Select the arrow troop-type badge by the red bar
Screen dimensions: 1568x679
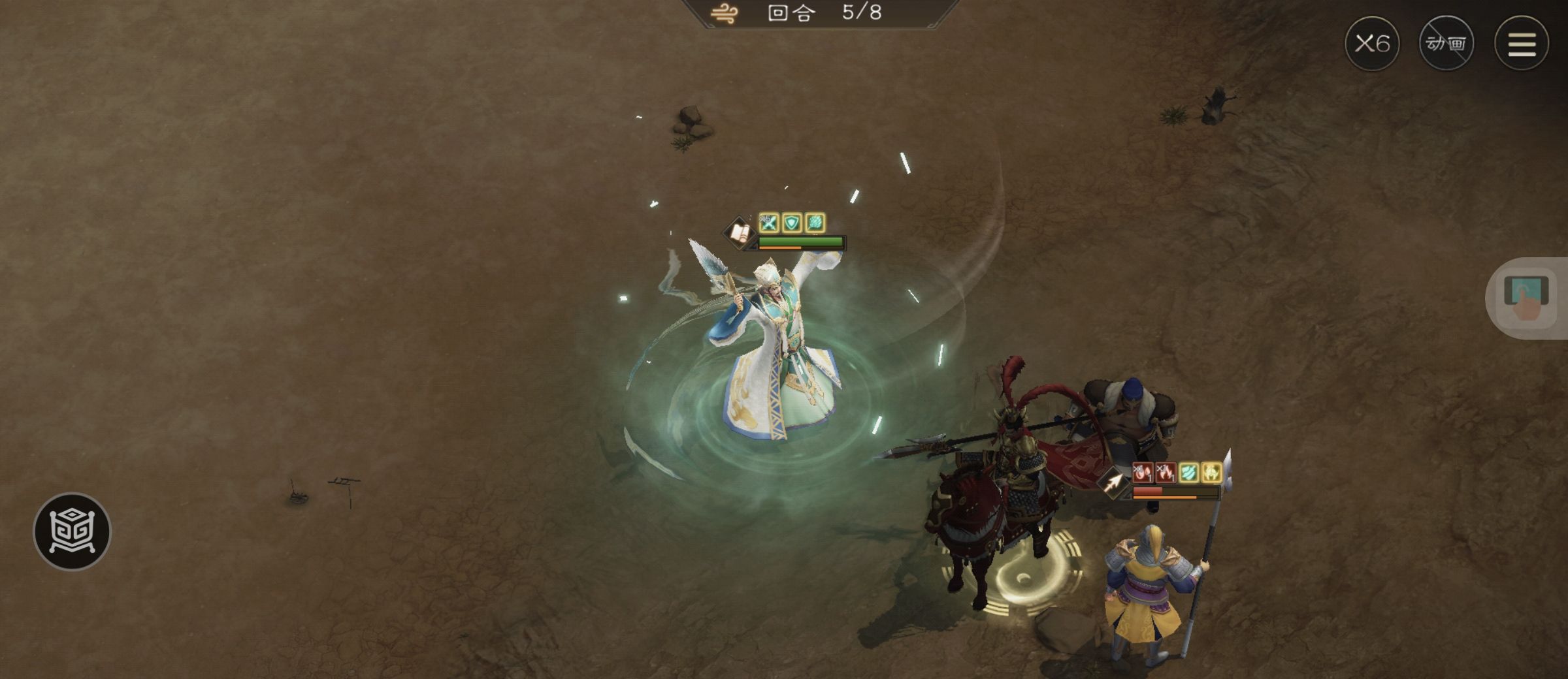coord(1113,482)
